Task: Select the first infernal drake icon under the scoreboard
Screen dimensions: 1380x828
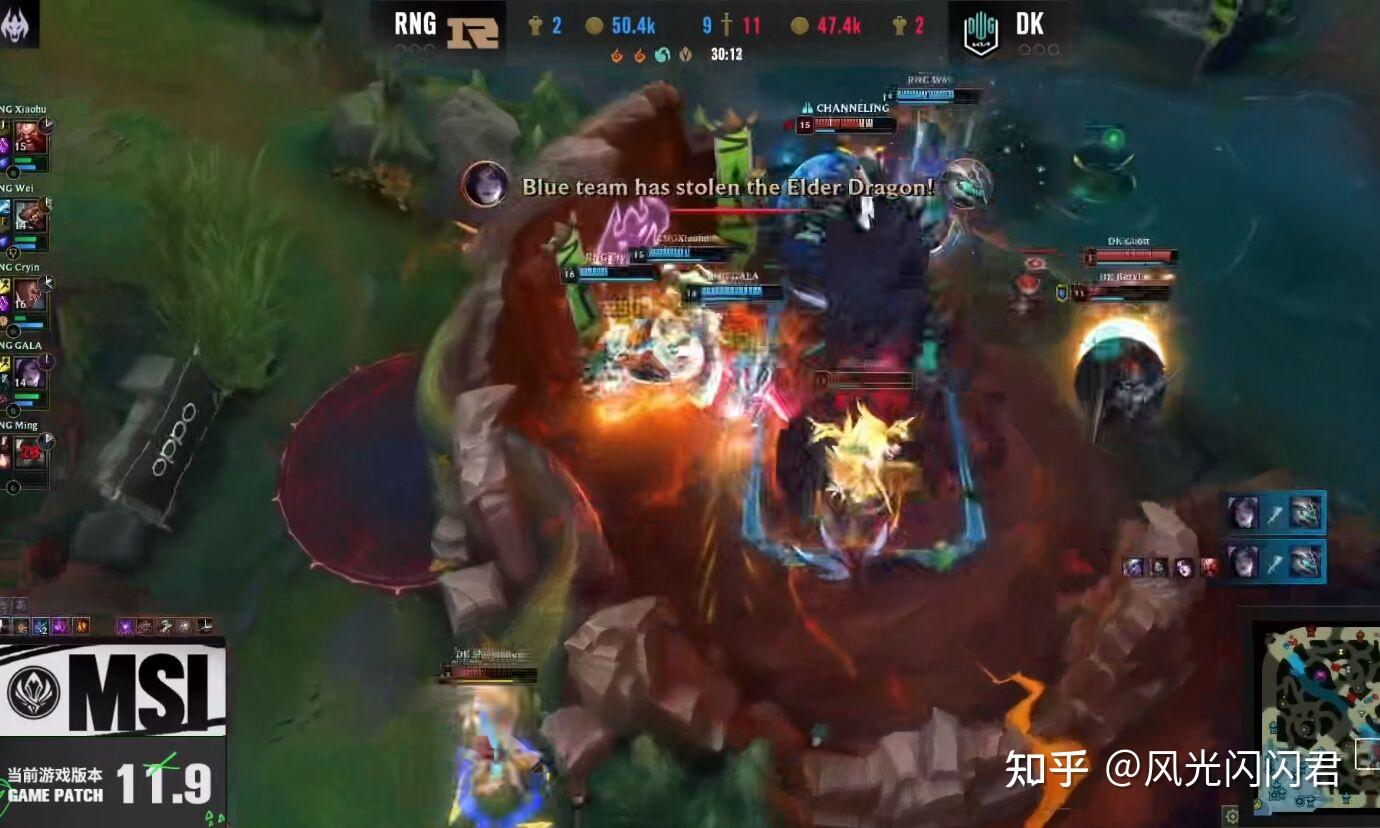Action: [614, 56]
